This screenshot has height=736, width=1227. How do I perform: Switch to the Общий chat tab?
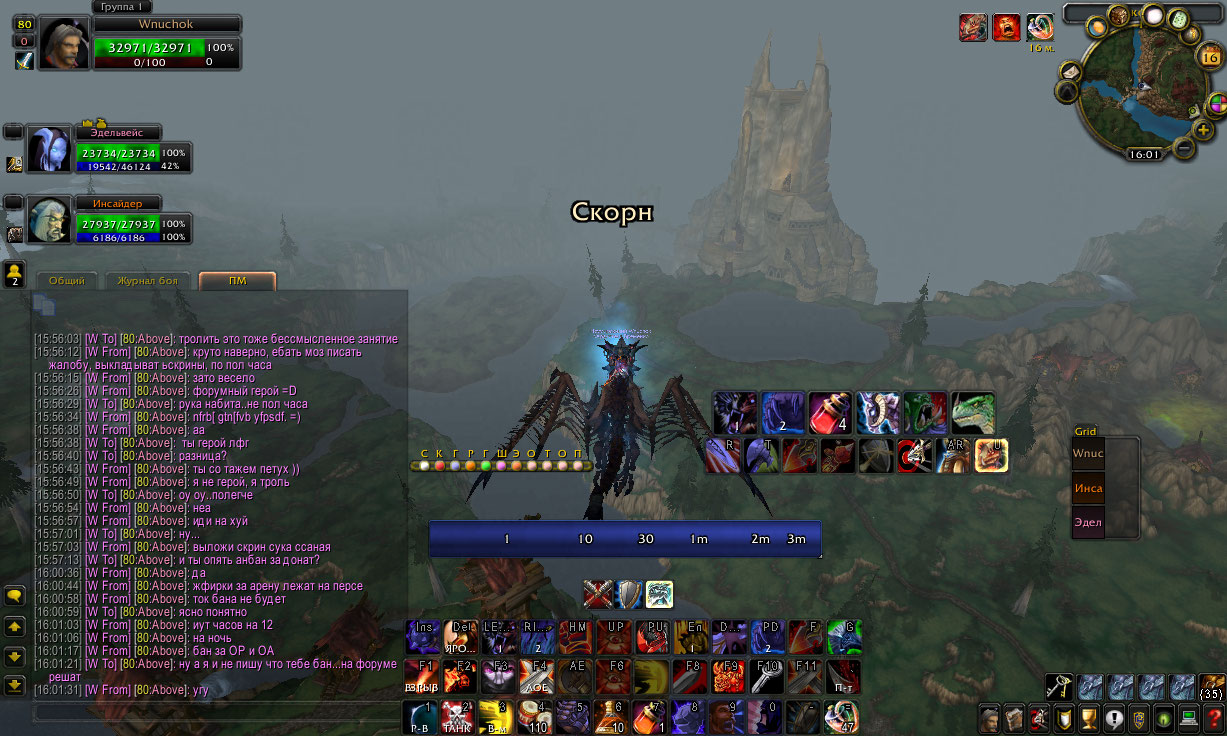tap(67, 281)
